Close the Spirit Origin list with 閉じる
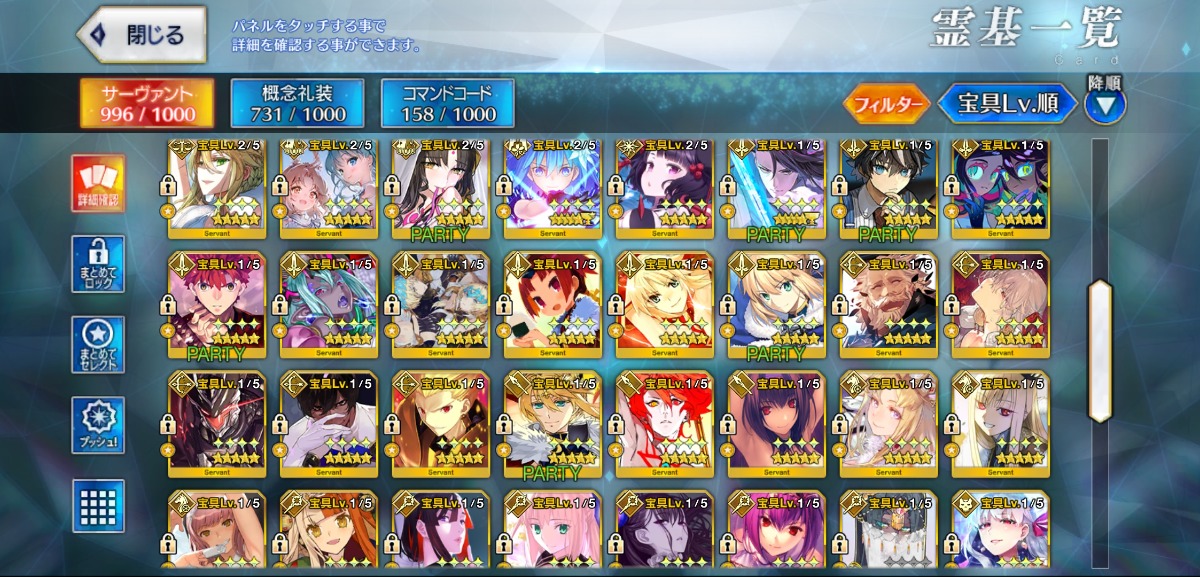Screen dimensions: 1200x577 tap(141, 36)
